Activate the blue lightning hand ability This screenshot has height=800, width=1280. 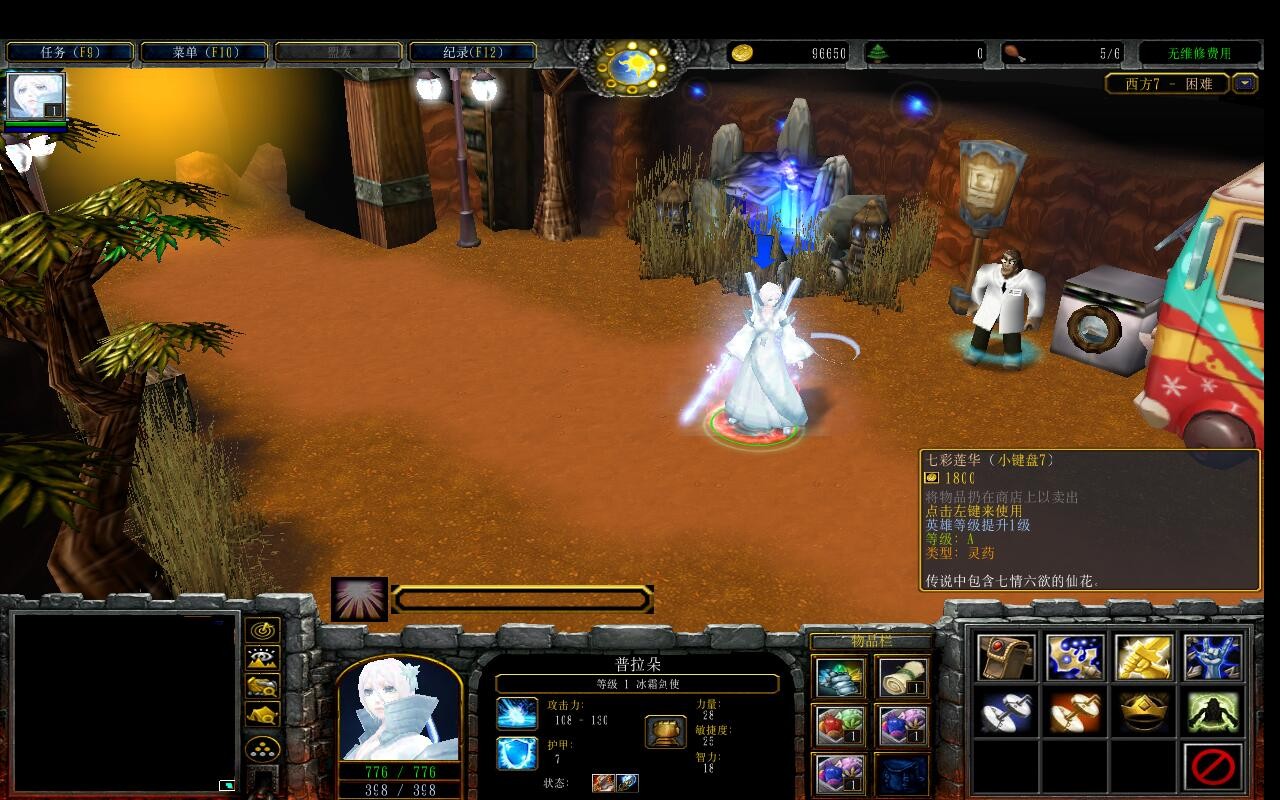tap(1213, 658)
